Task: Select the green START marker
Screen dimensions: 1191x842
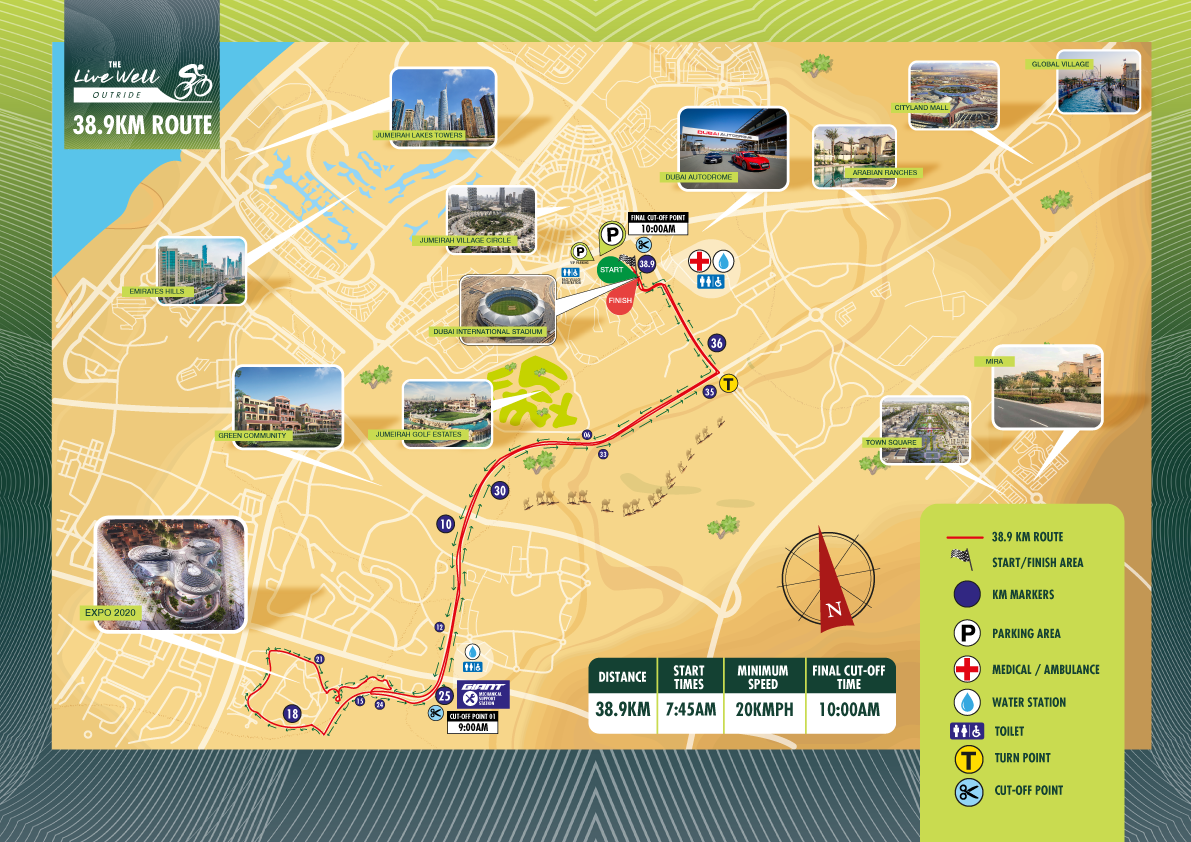Action: click(611, 269)
